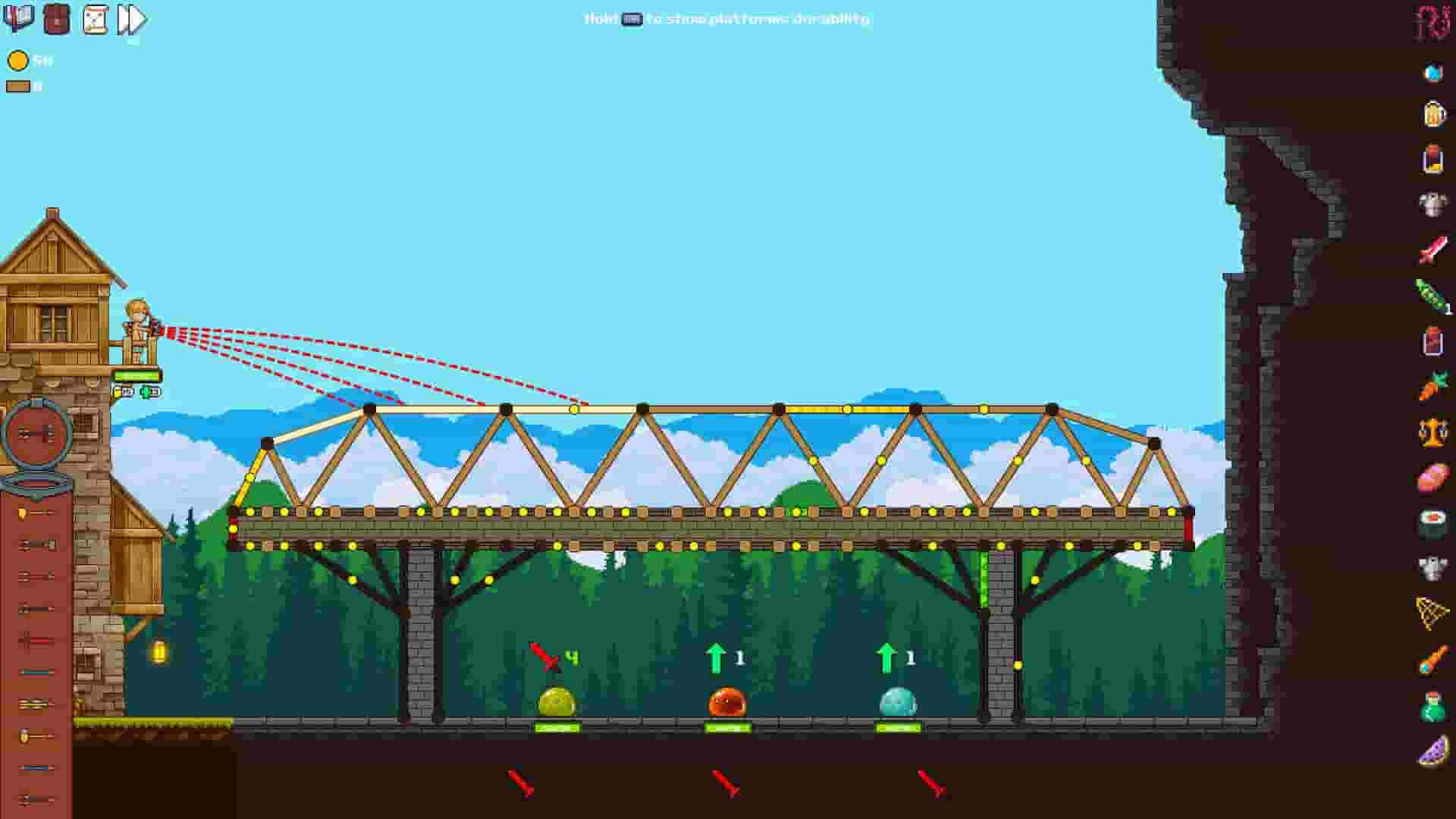
Task: Enable the fast-forward speed icon
Action: click(130, 20)
